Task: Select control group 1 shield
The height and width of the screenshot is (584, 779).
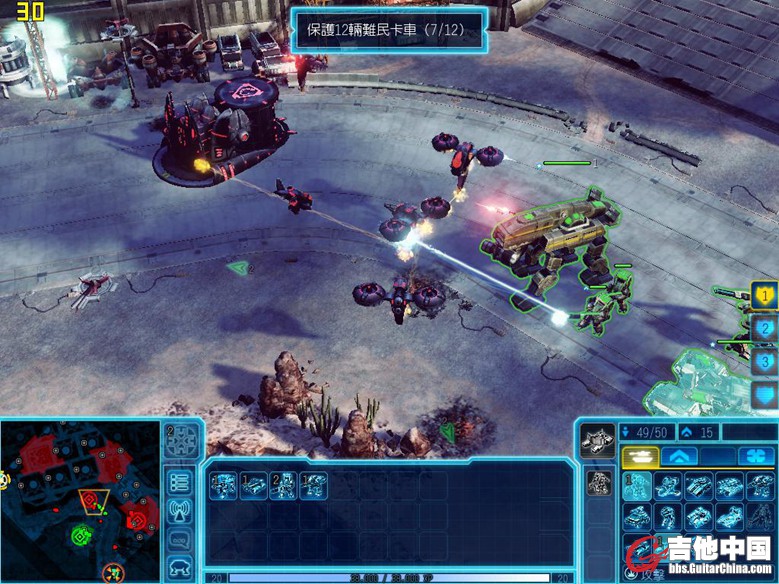Action: coord(764,296)
